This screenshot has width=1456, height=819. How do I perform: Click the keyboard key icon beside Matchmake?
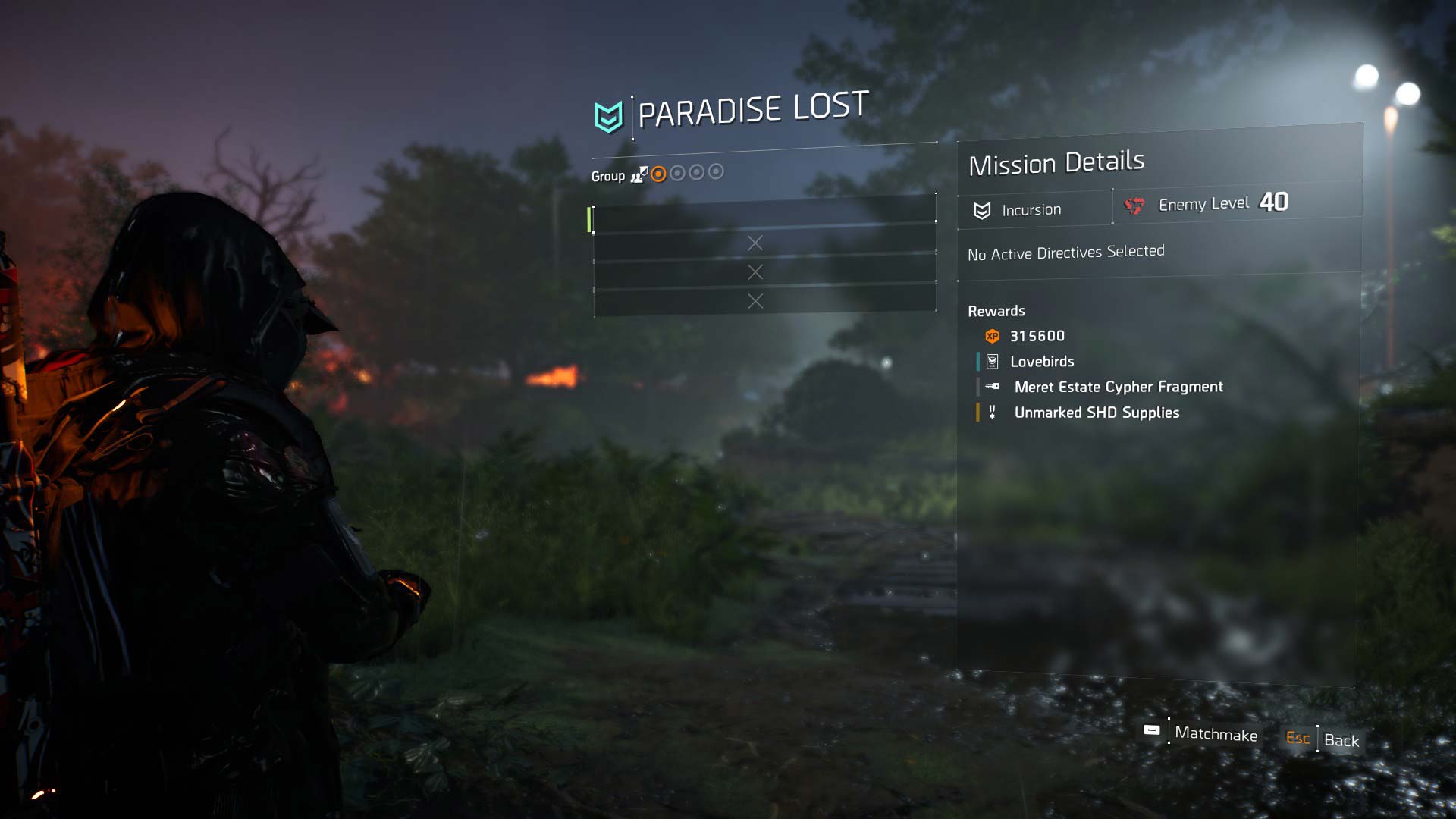pos(1151,730)
